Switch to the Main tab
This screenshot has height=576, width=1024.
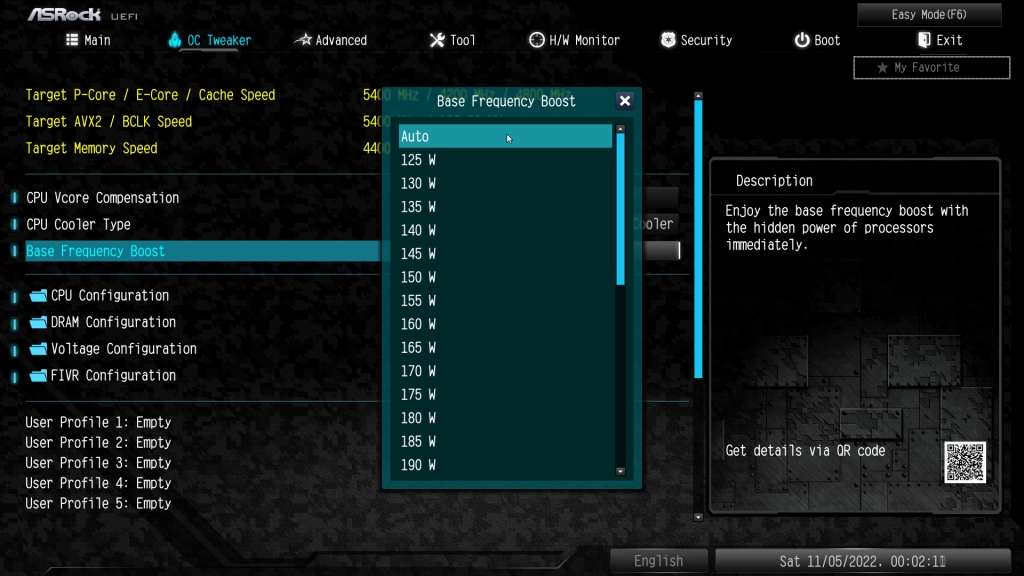tap(88, 40)
